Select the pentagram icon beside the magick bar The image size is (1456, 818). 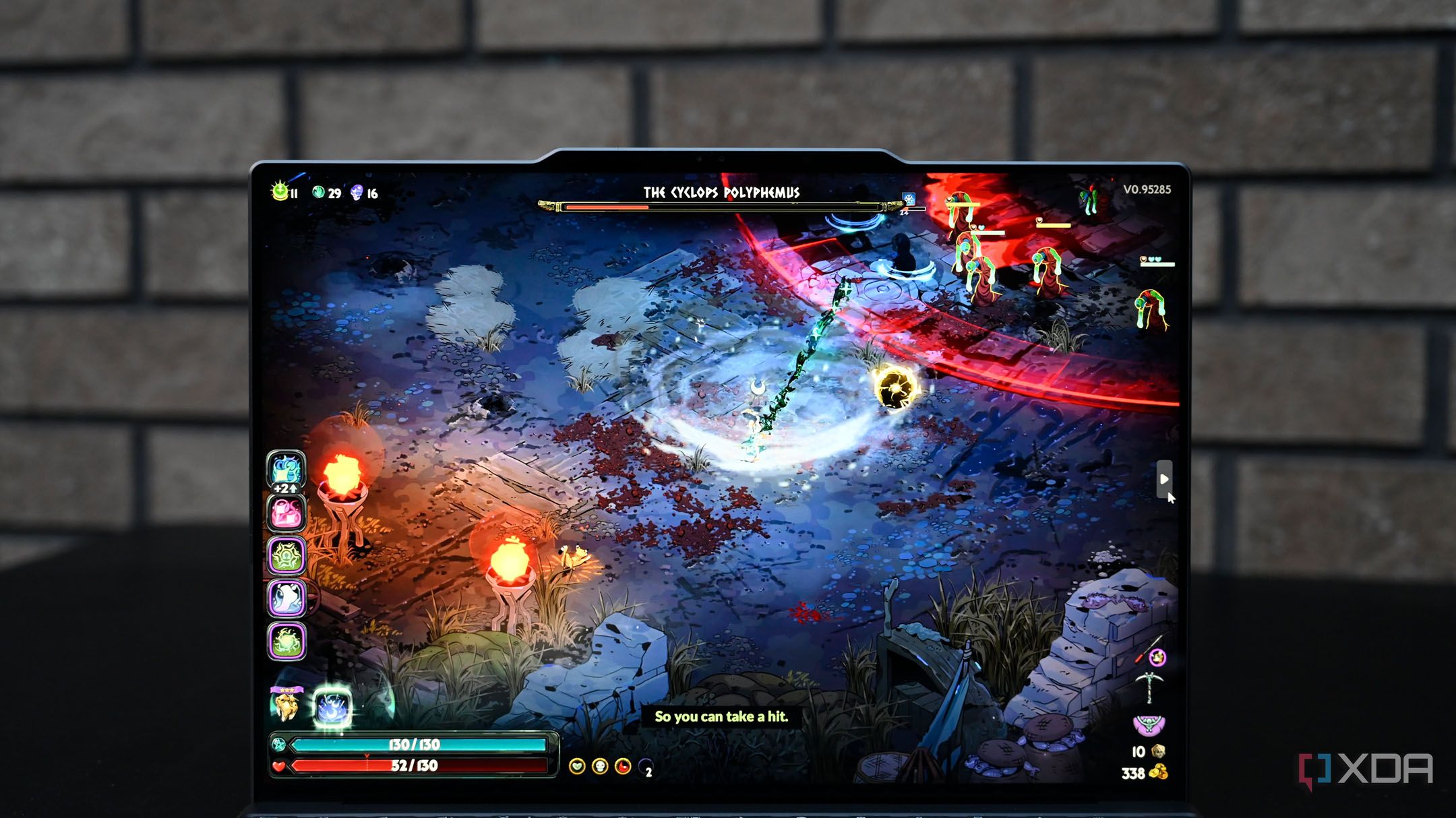(278, 744)
